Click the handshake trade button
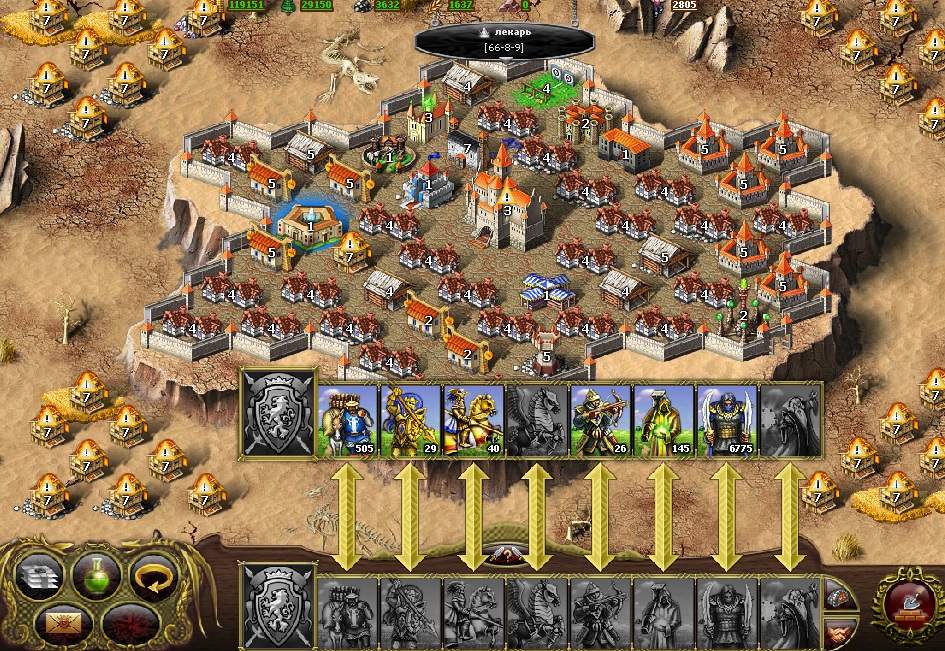945x651 pixels. tap(841, 633)
